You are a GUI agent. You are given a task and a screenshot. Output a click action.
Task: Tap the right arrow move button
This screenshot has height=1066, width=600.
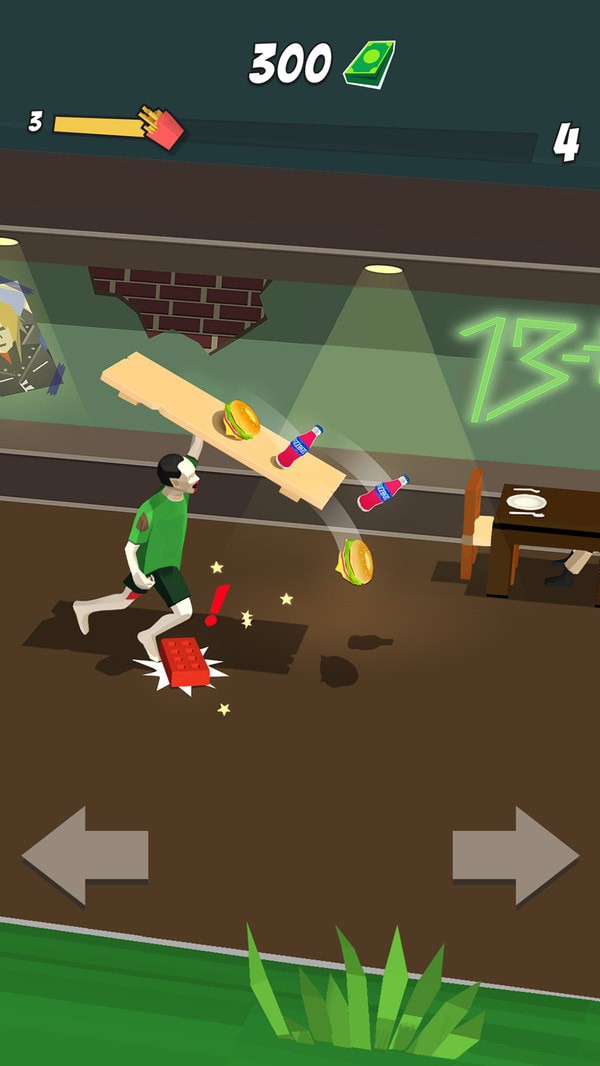click(x=515, y=855)
